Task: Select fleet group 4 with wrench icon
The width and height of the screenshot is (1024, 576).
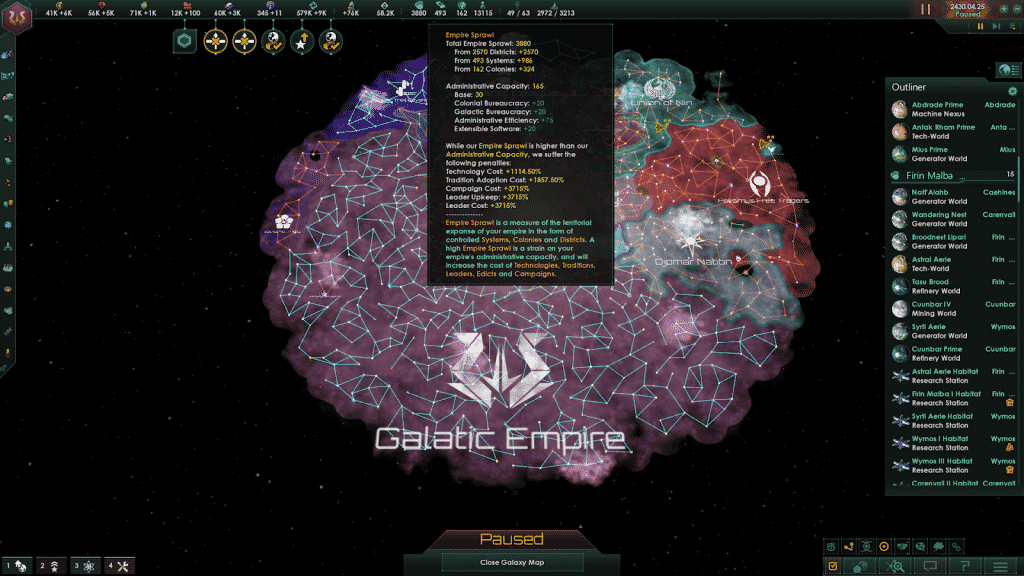Action: click(x=118, y=566)
